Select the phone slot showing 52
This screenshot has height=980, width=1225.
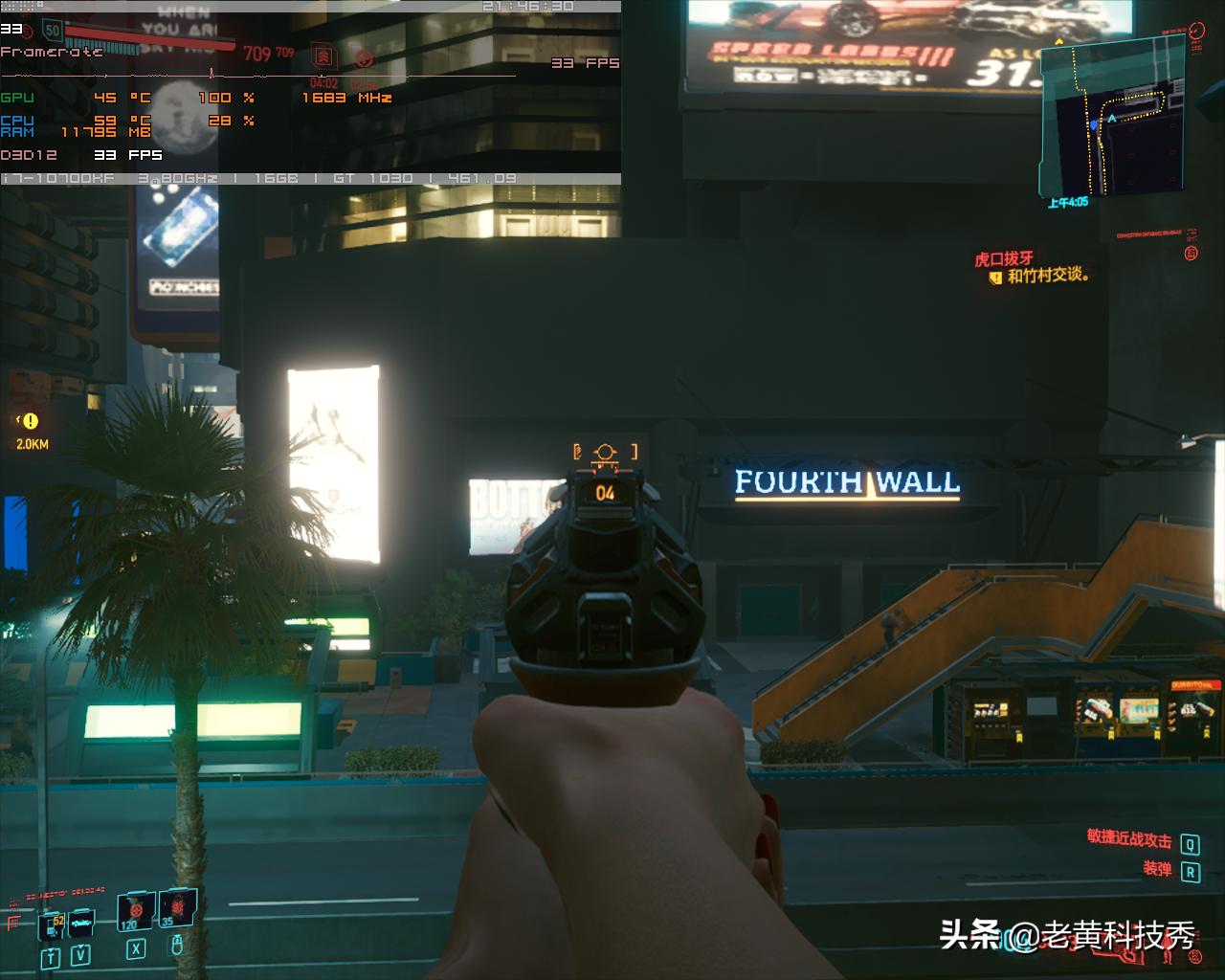coord(52,925)
